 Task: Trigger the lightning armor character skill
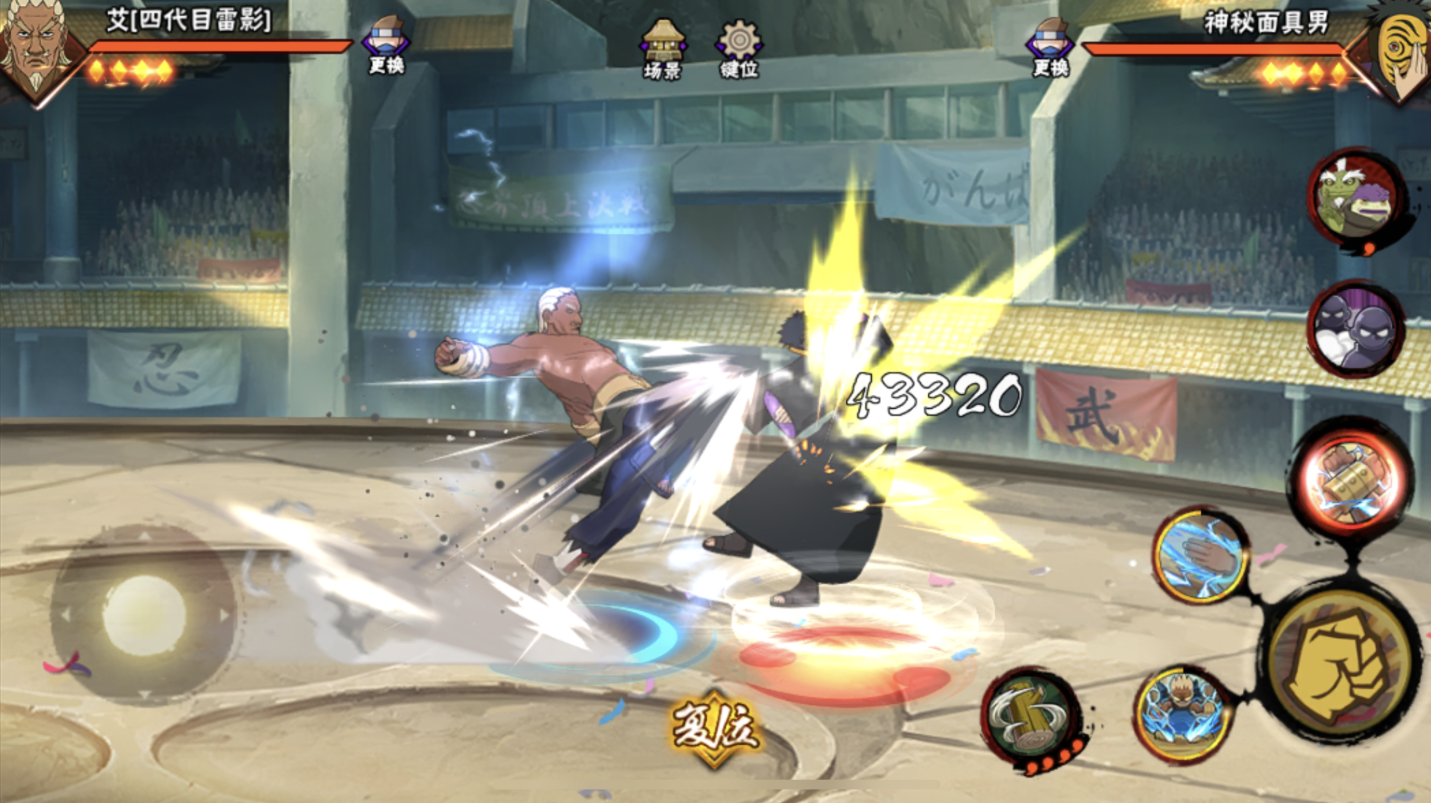tap(1183, 713)
